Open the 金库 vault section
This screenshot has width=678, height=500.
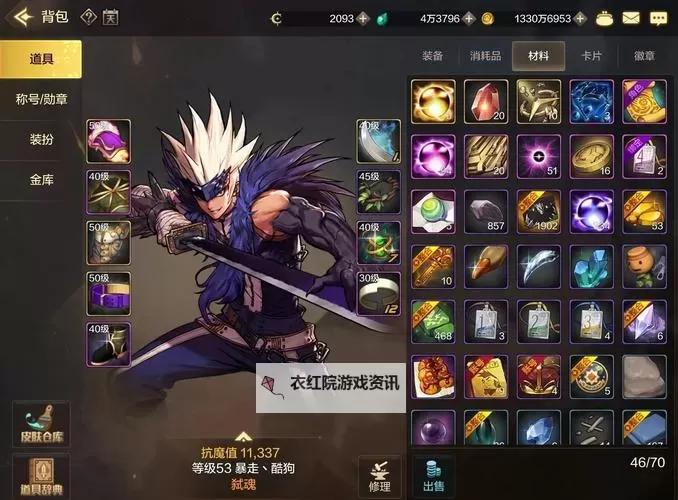[41, 180]
